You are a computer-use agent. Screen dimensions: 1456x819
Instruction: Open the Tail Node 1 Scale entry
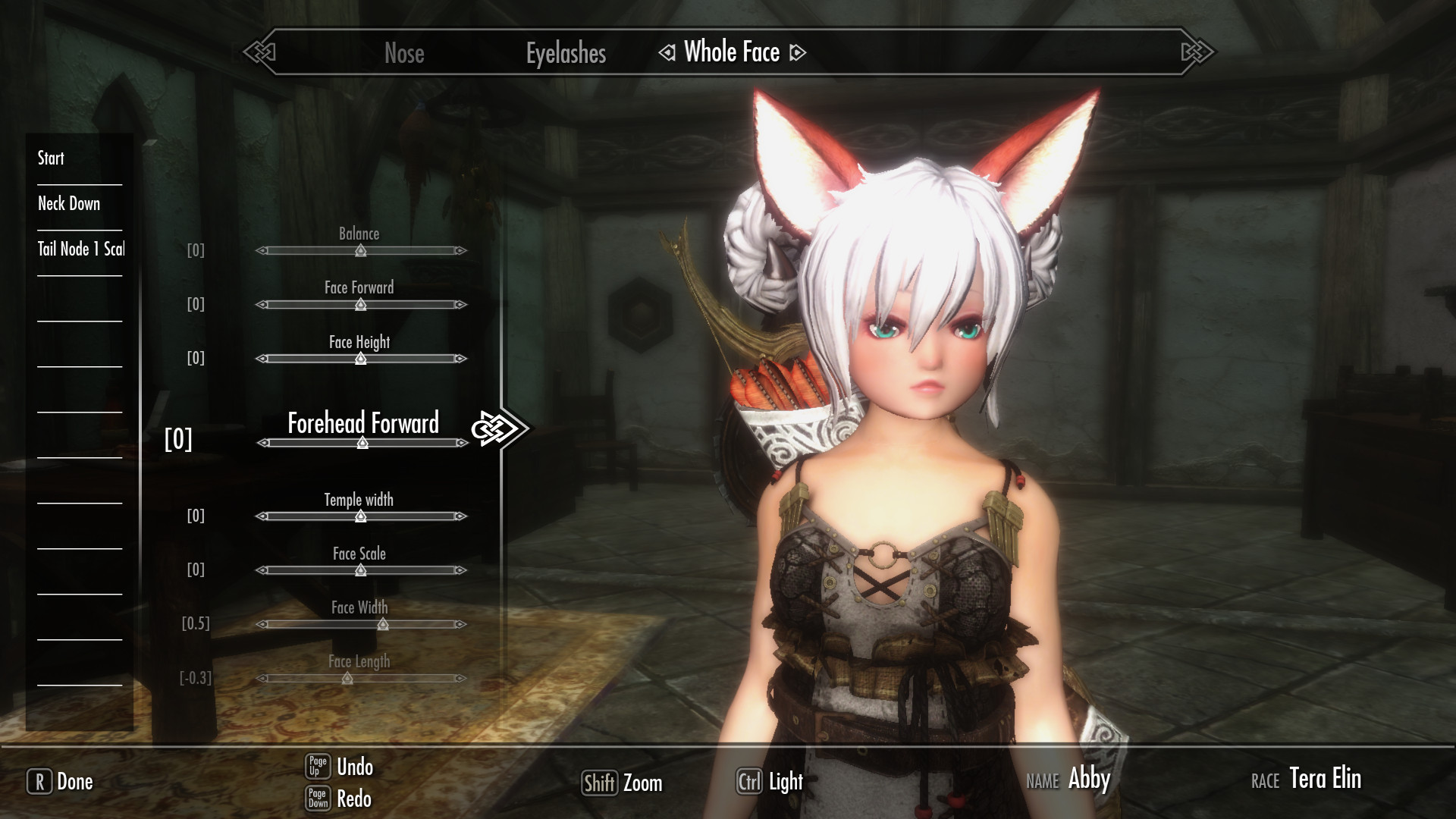[81, 249]
